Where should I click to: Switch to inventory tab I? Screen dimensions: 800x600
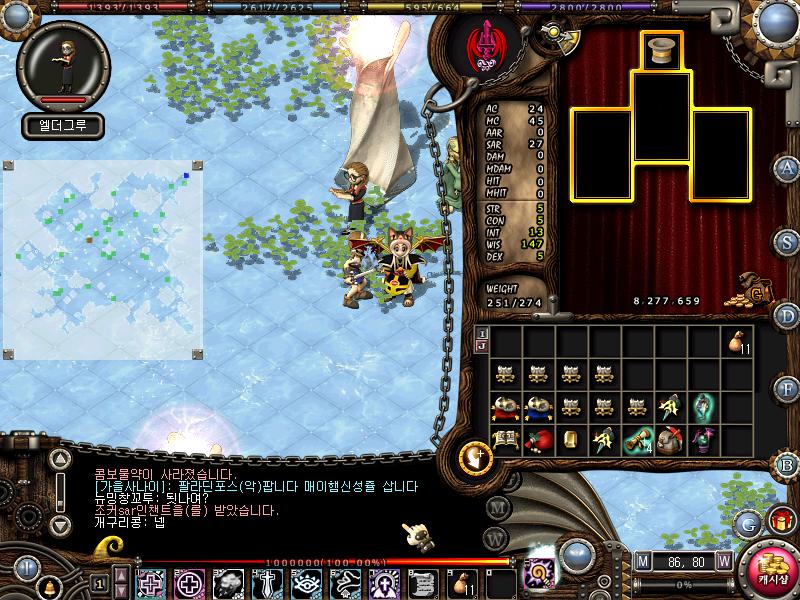(x=482, y=333)
